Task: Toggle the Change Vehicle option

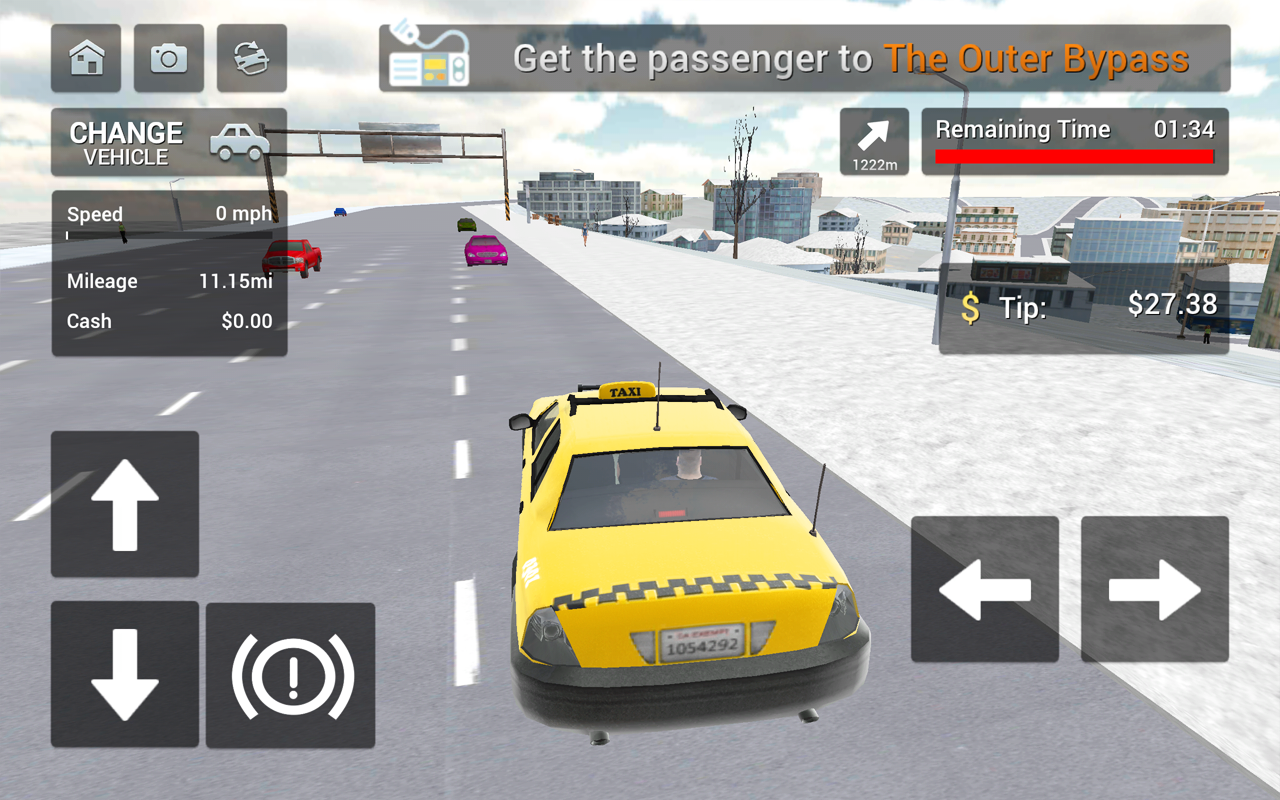Action: coord(127,141)
